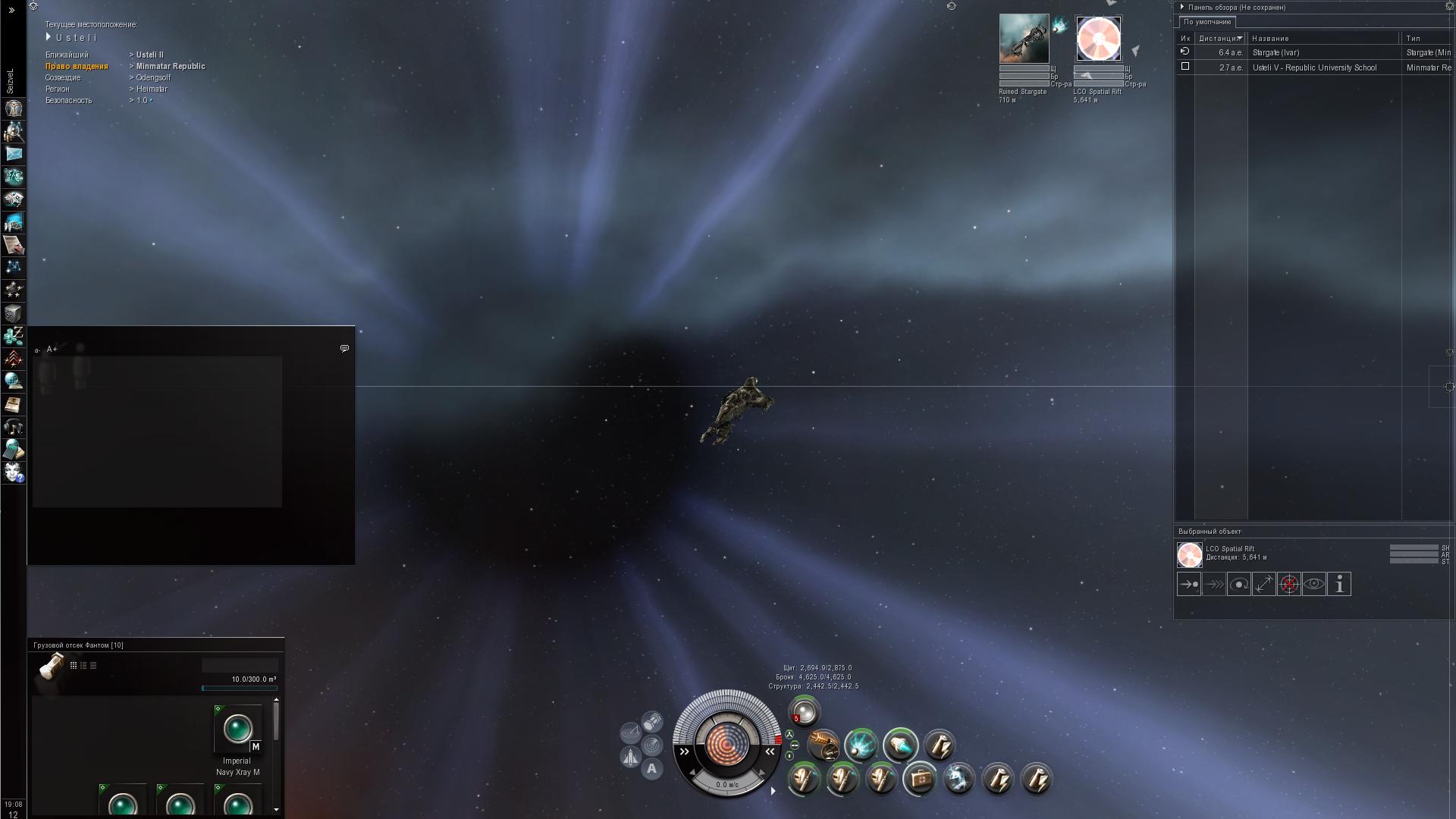Switch to the 'По умолчанию' overview tab

coord(1207,22)
